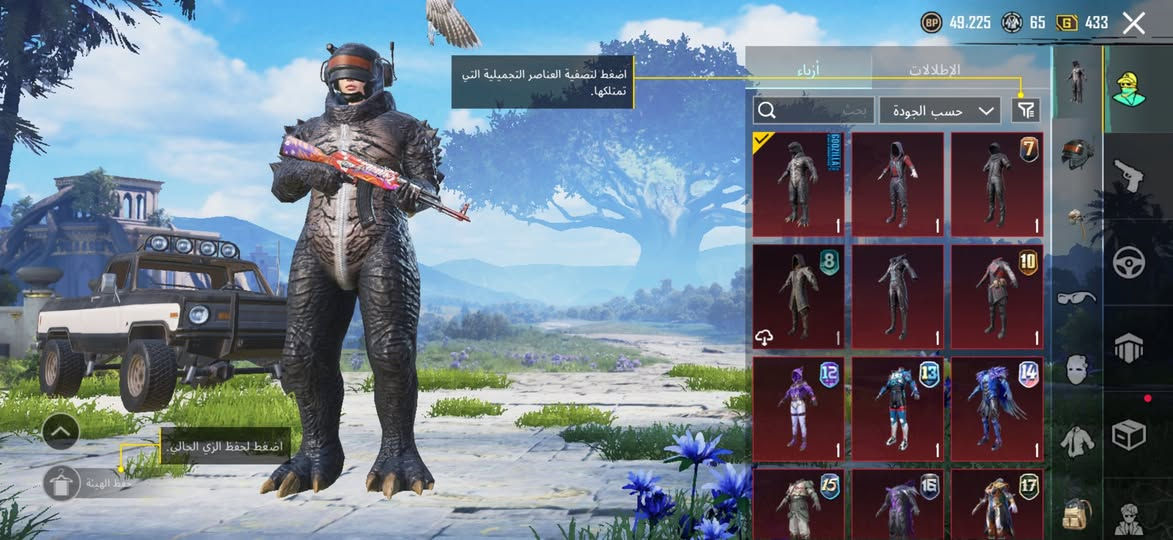Choose the outfit with level 7 badge

tap(996, 184)
